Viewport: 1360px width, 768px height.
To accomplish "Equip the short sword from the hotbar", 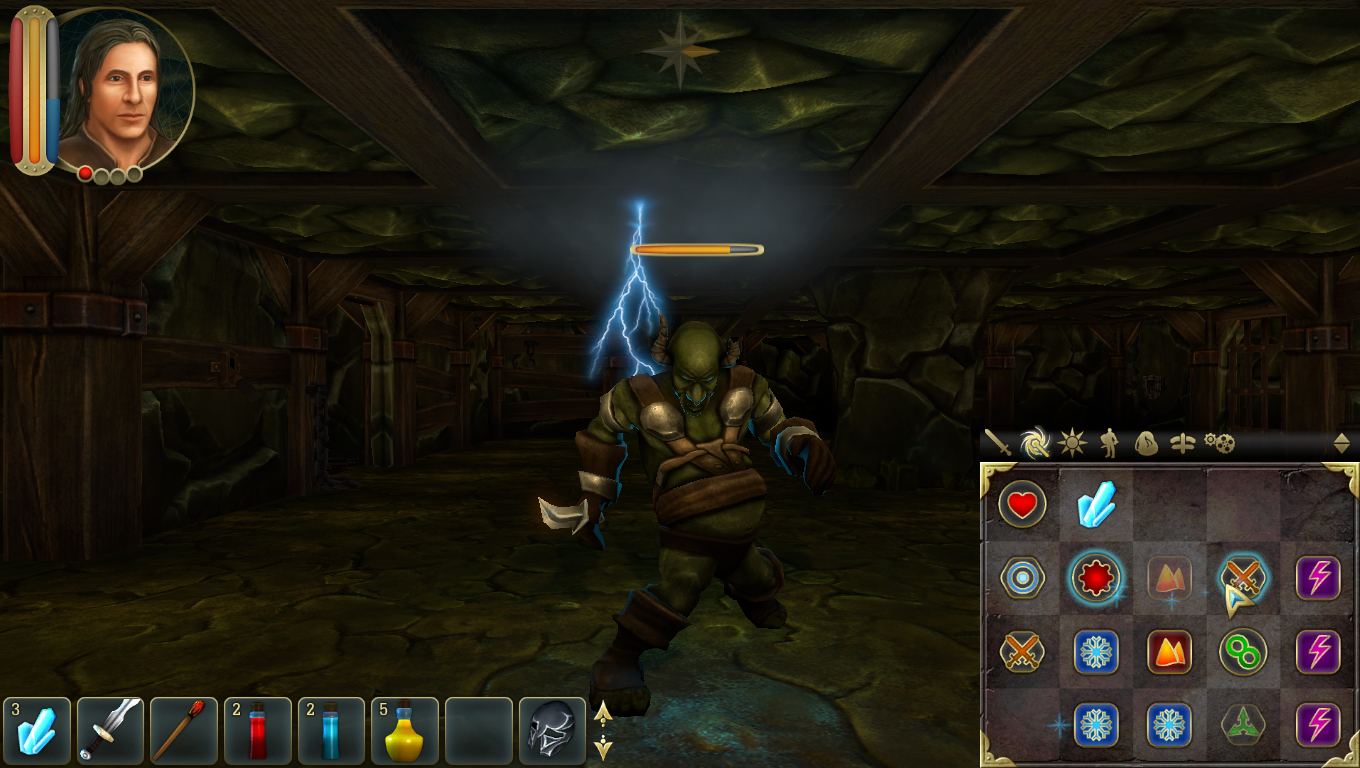I will click(111, 731).
